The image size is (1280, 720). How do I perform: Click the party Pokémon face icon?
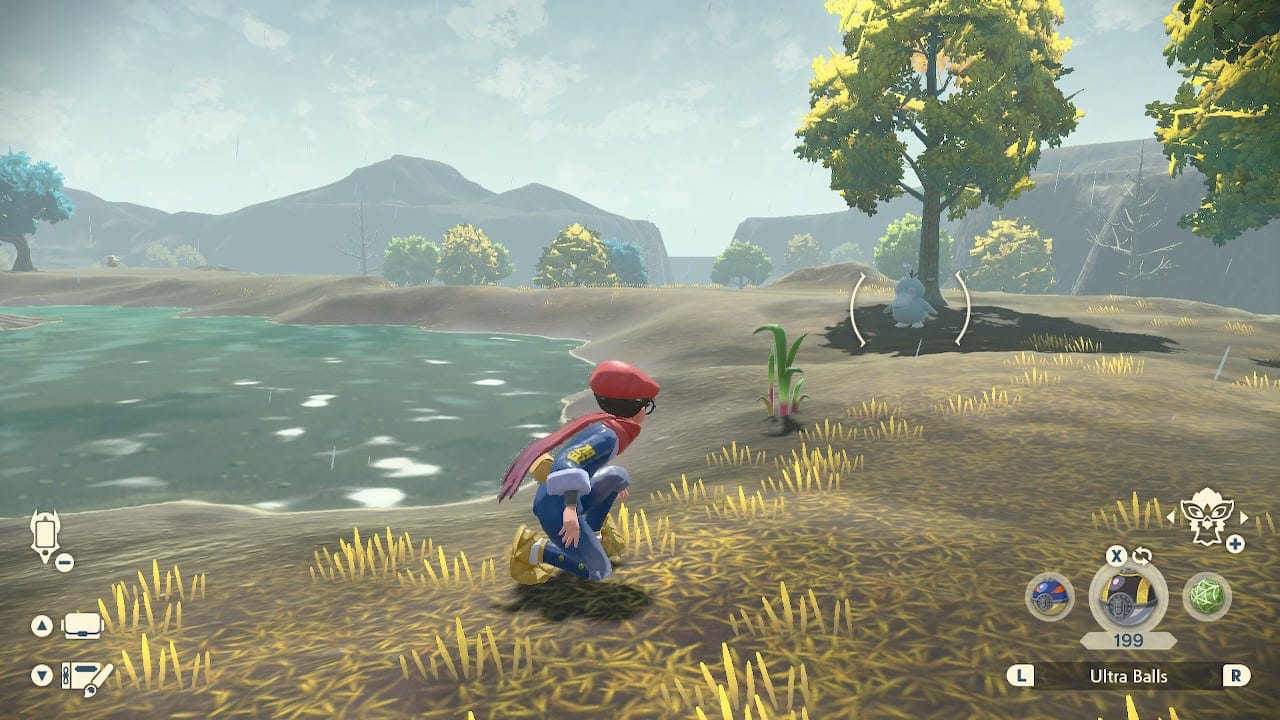(1205, 517)
